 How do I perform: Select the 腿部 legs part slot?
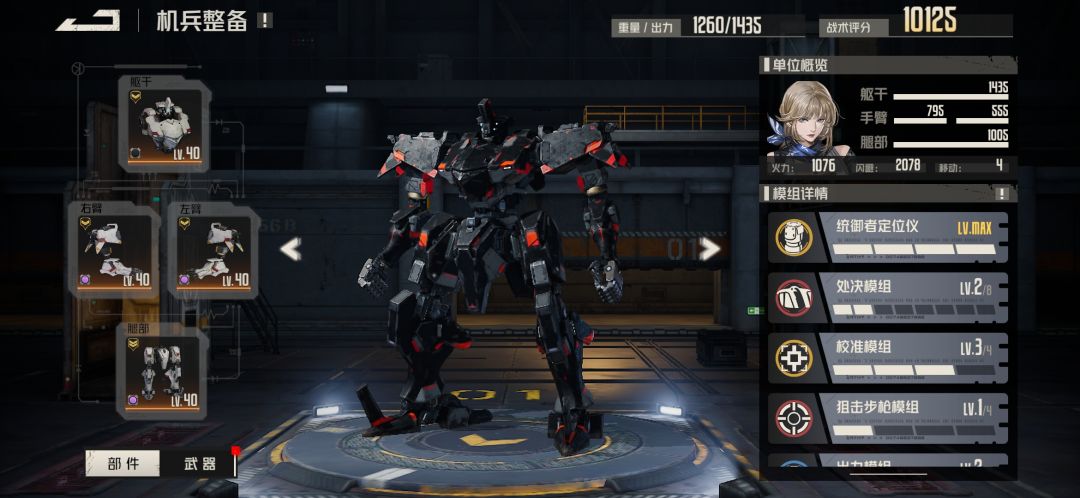pyautogui.click(x=163, y=372)
